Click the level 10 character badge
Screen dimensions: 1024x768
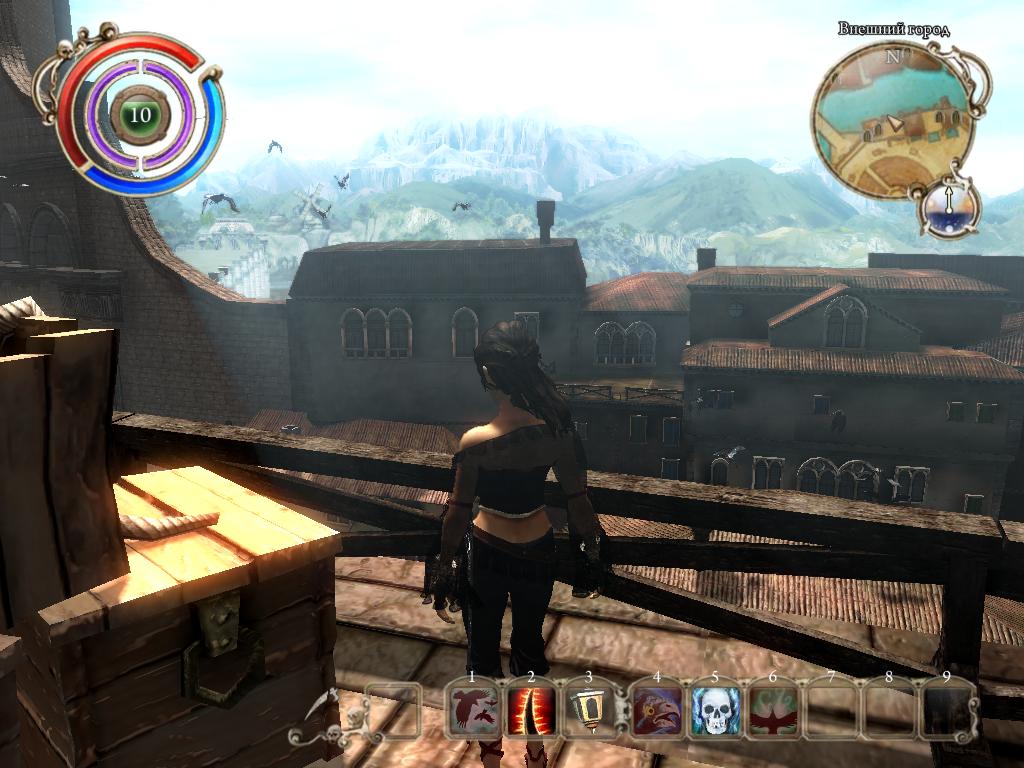(140, 115)
